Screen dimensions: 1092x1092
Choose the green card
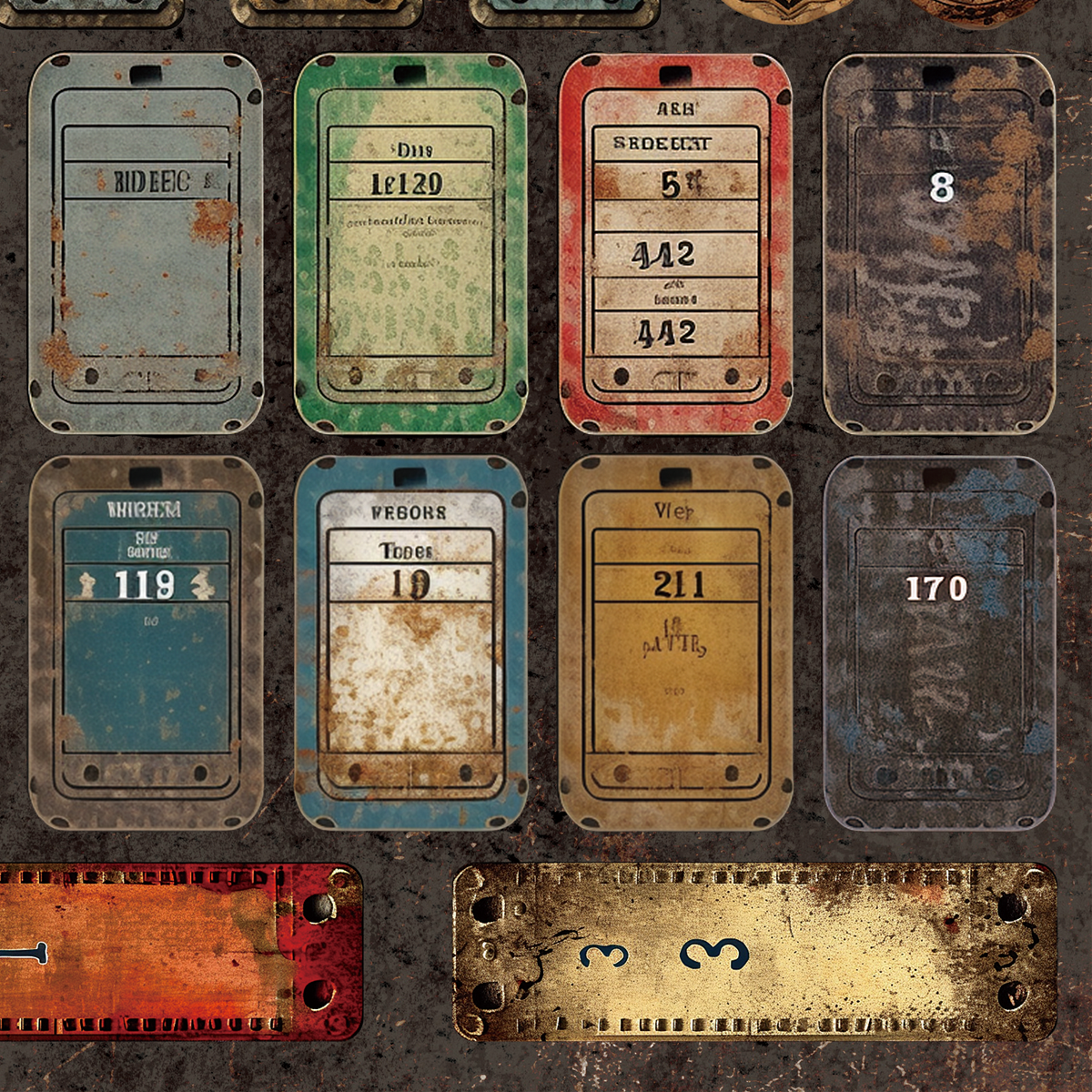[410, 242]
